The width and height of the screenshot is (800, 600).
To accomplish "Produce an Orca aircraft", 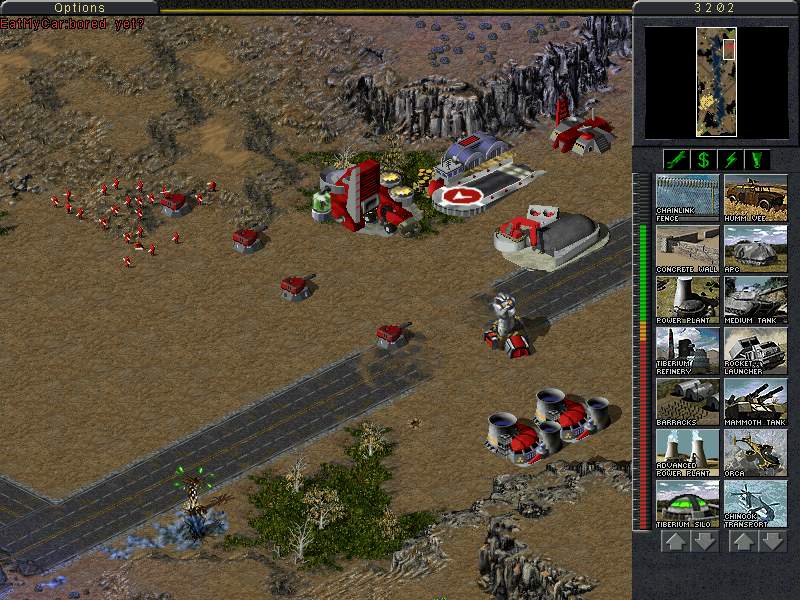I will (x=755, y=452).
